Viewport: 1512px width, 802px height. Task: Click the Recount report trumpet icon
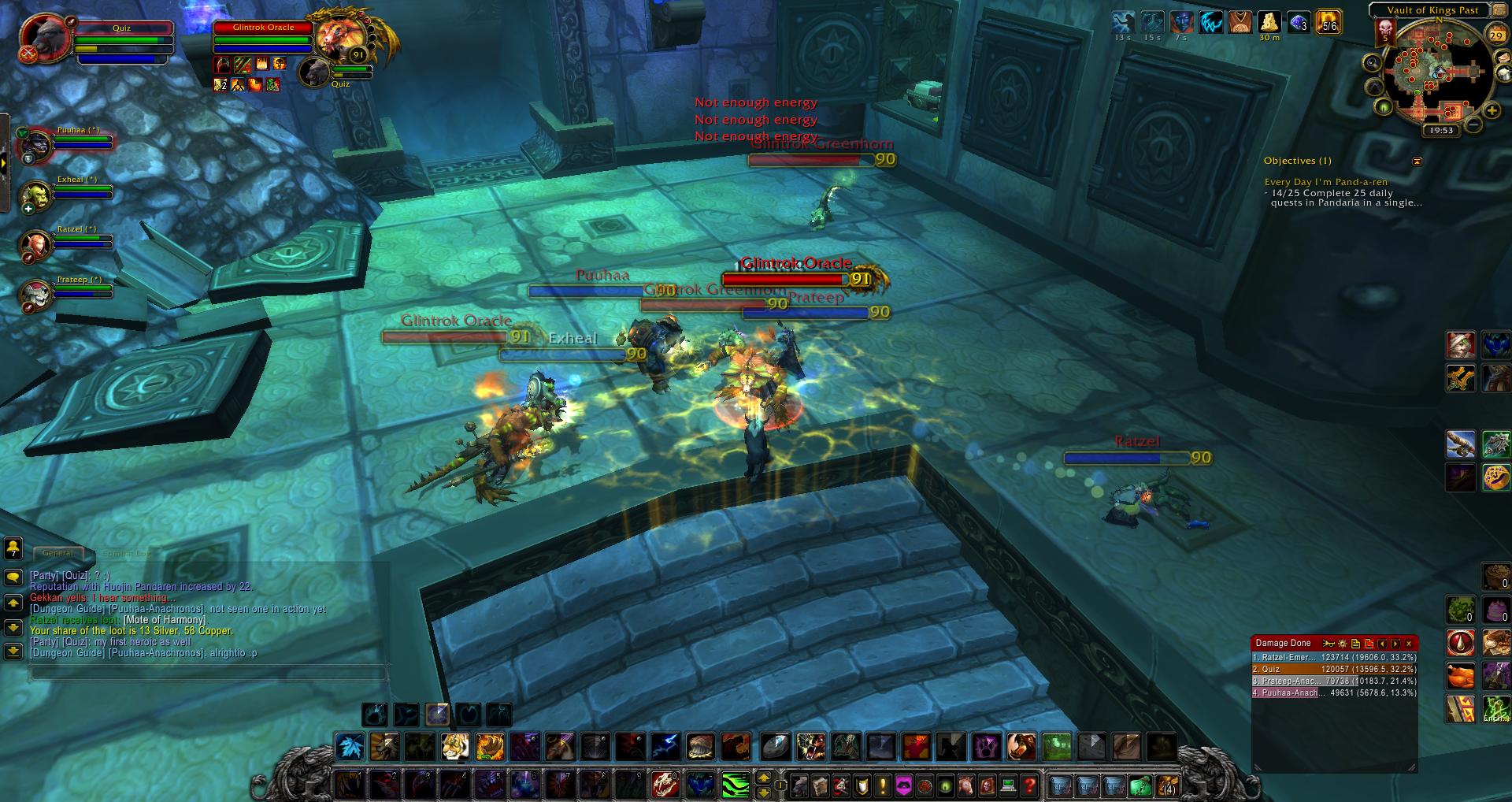(x=1329, y=644)
